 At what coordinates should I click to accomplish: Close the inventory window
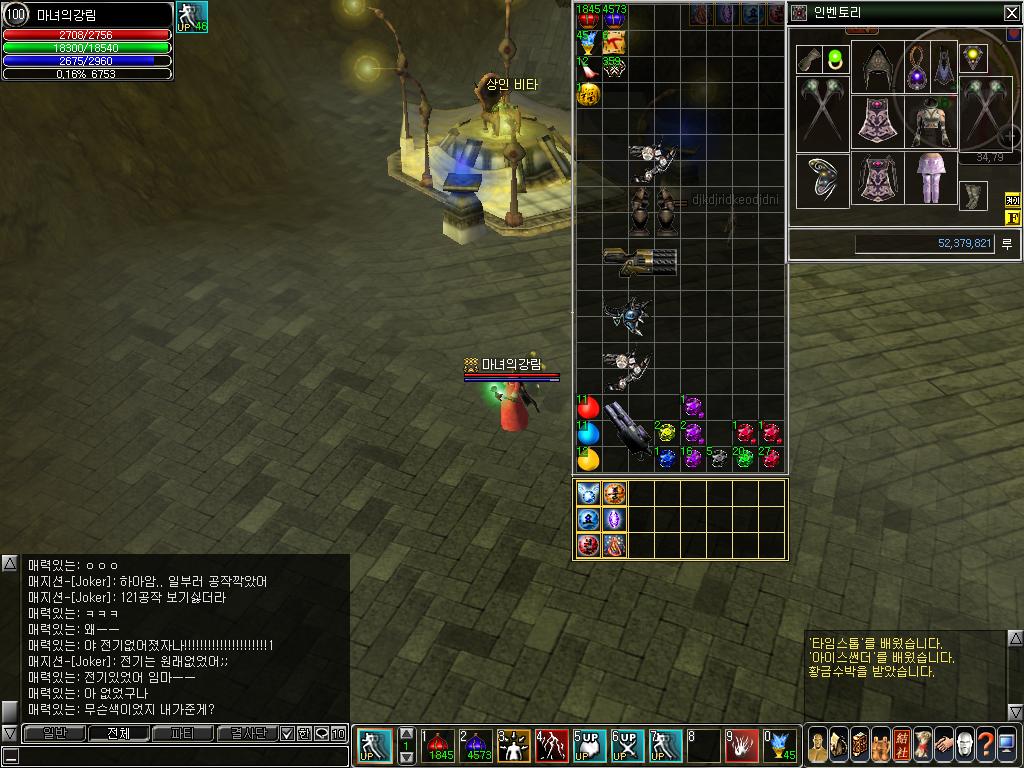pyautogui.click(x=1011, y=13)
